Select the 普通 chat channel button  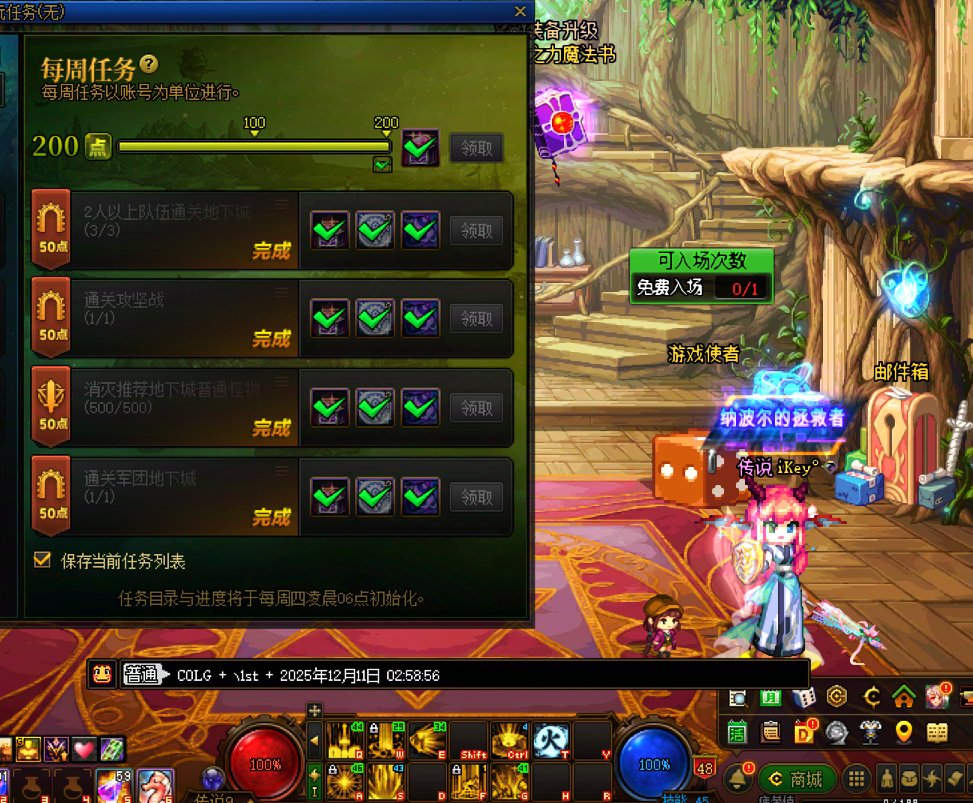[142, 675]
